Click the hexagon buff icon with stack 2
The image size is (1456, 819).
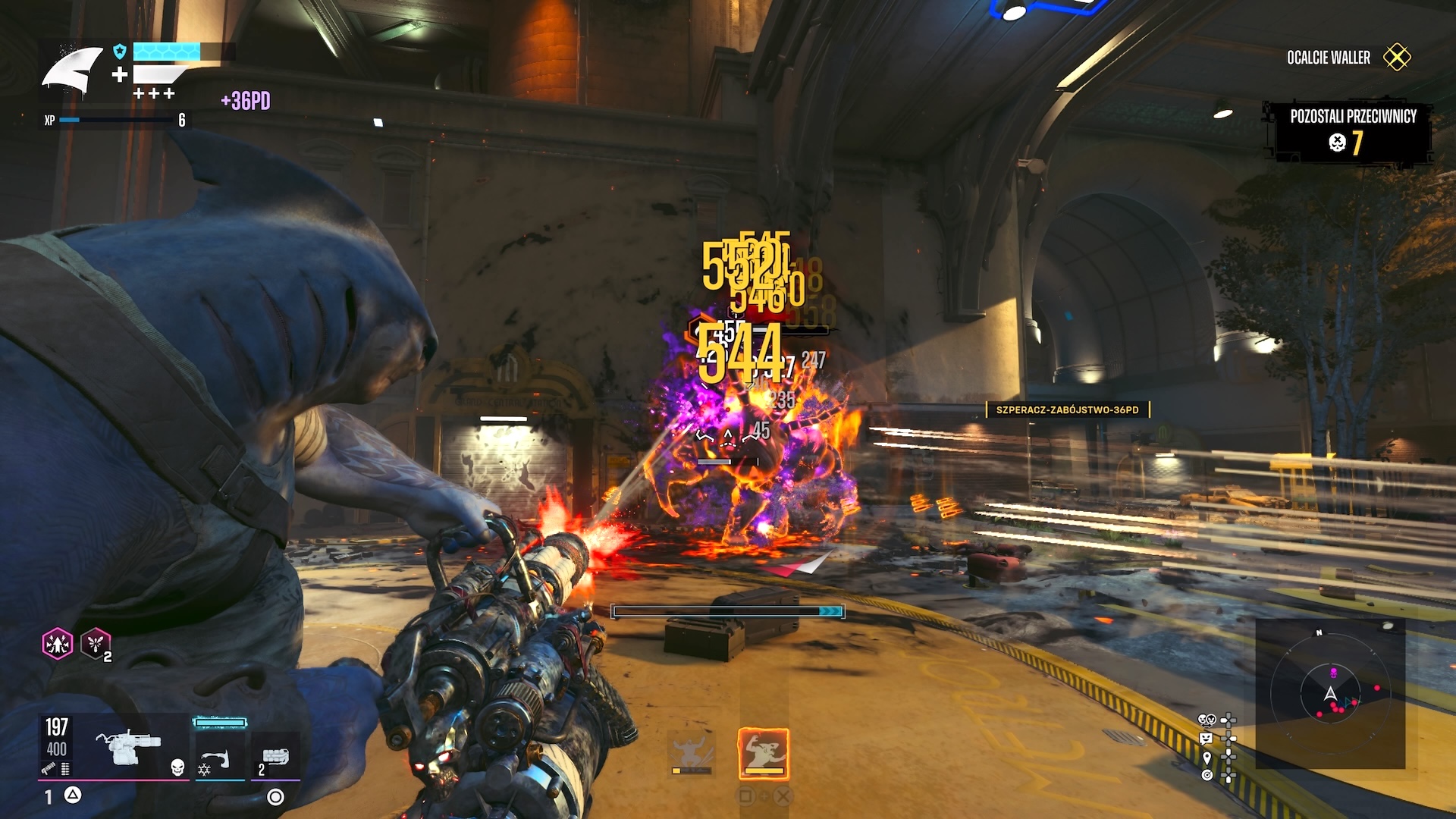pyautogui.click(x=96, y=644)
